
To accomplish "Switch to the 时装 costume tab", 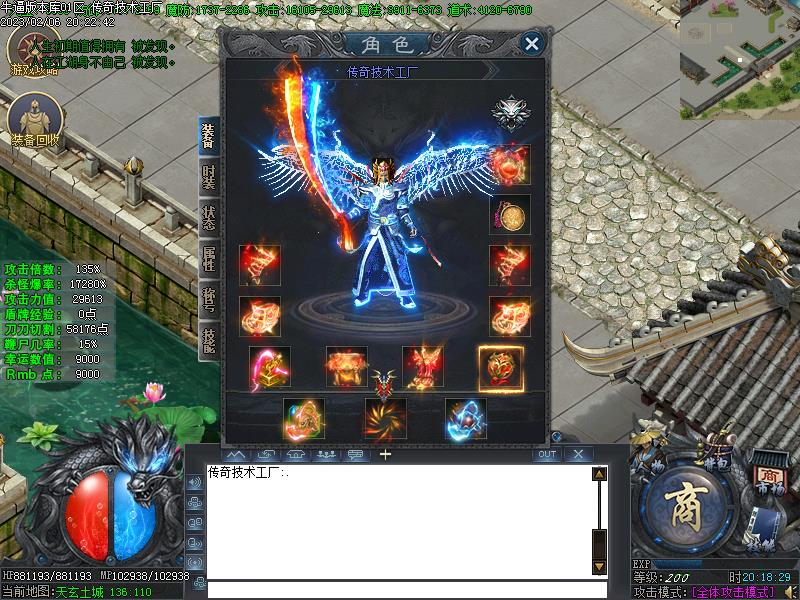I will pyautogui.click(x=208, y=178).
